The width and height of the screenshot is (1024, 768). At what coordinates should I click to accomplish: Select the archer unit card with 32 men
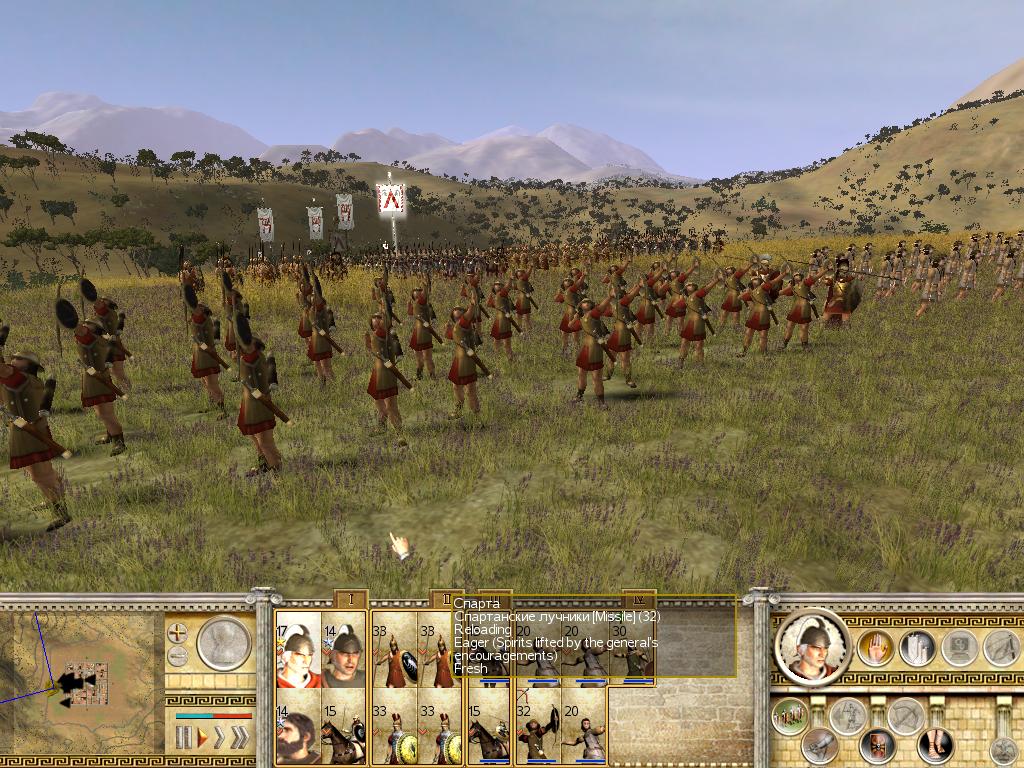(536, 733)
